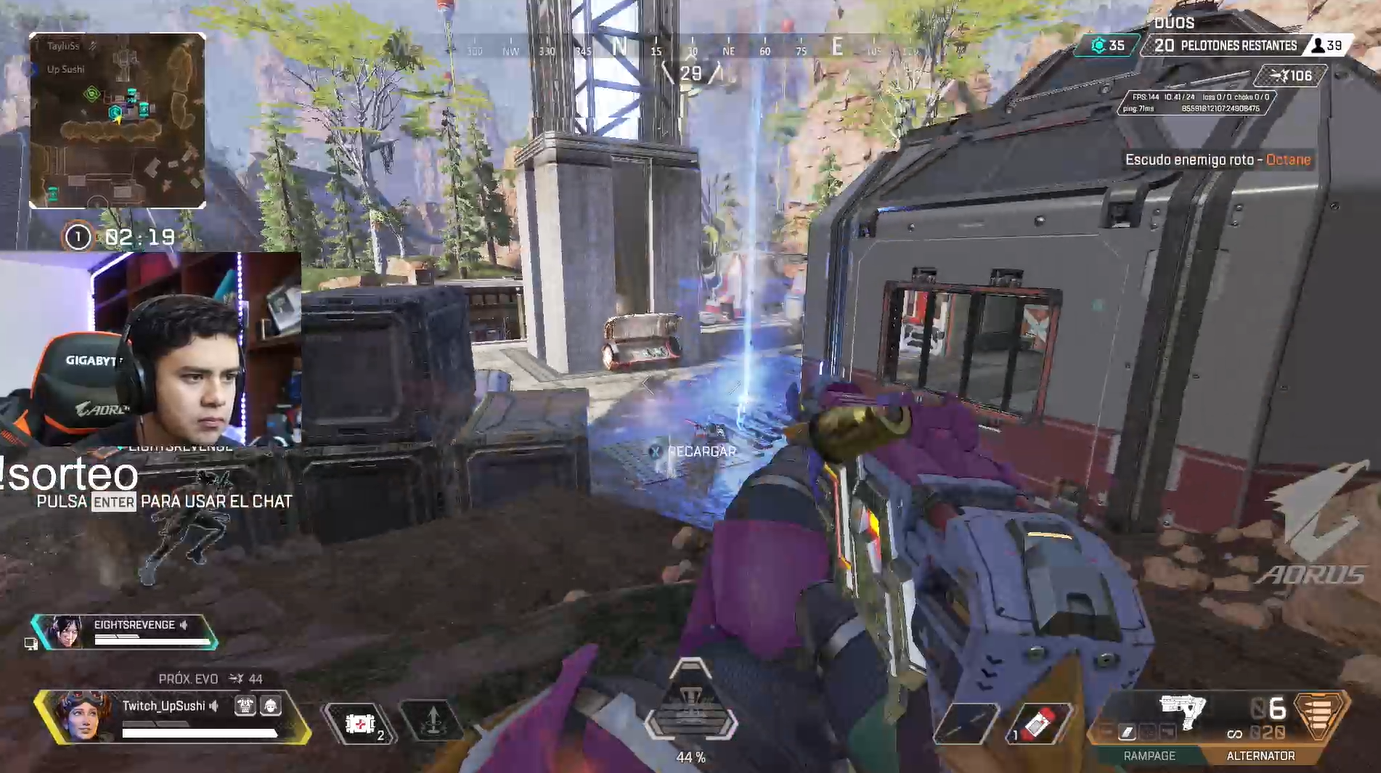
Task: Select the Alternator weapon tab
Action: (x=1260, y=756)
